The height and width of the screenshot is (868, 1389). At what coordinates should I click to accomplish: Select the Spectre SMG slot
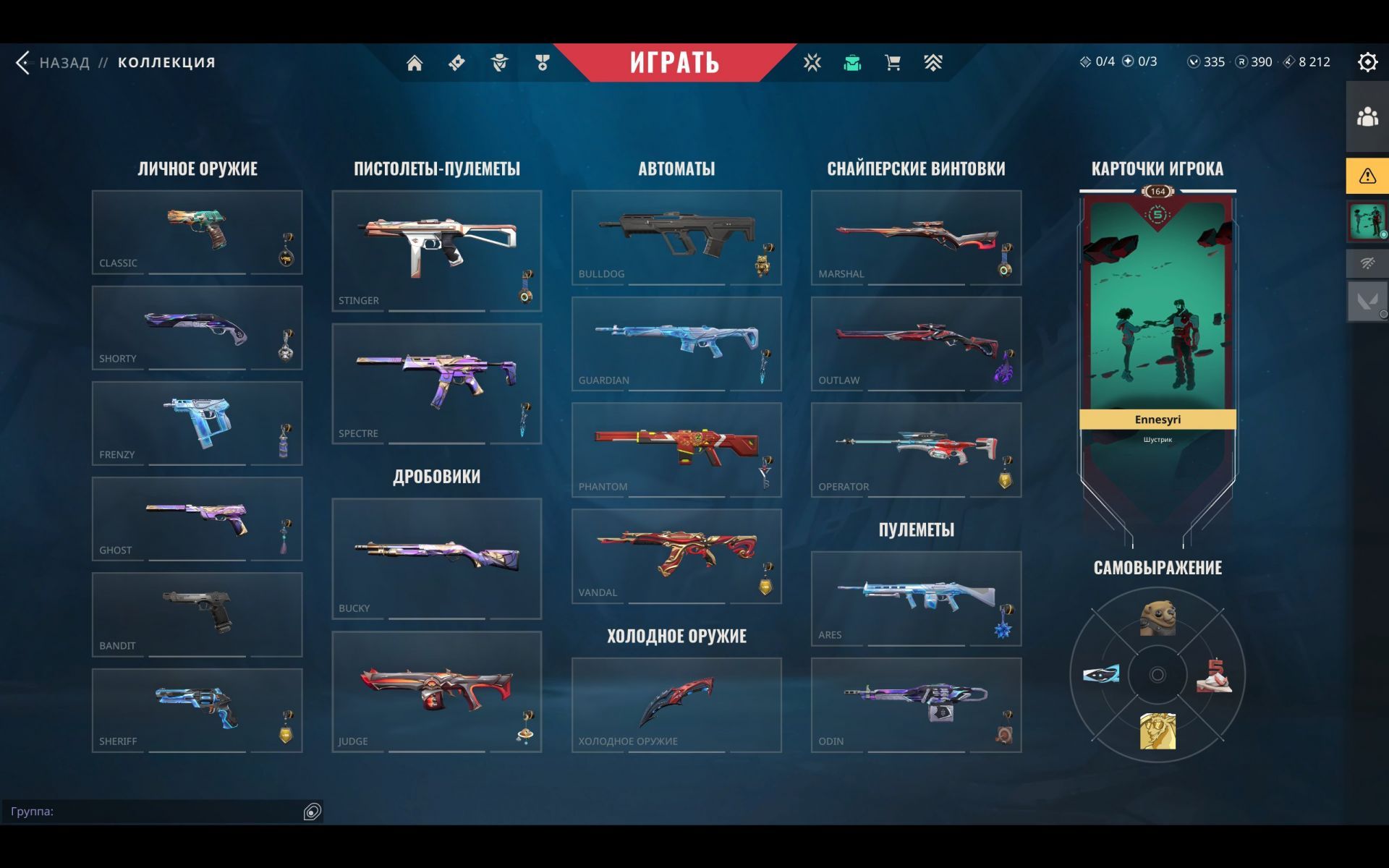[436, 383]
